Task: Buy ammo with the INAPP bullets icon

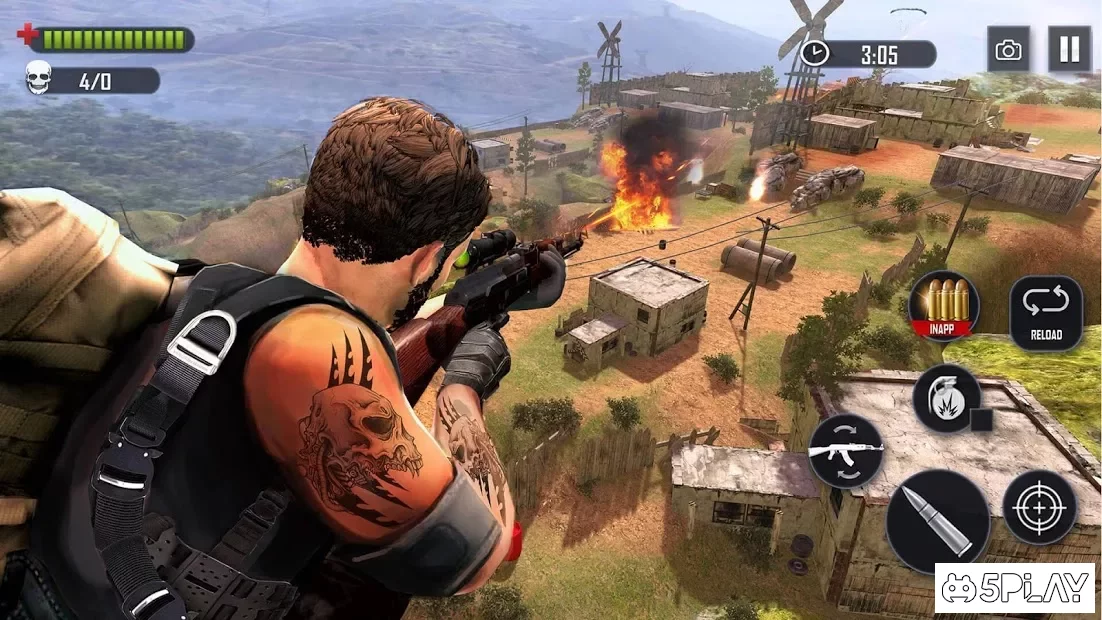Action: pos(943,305)
